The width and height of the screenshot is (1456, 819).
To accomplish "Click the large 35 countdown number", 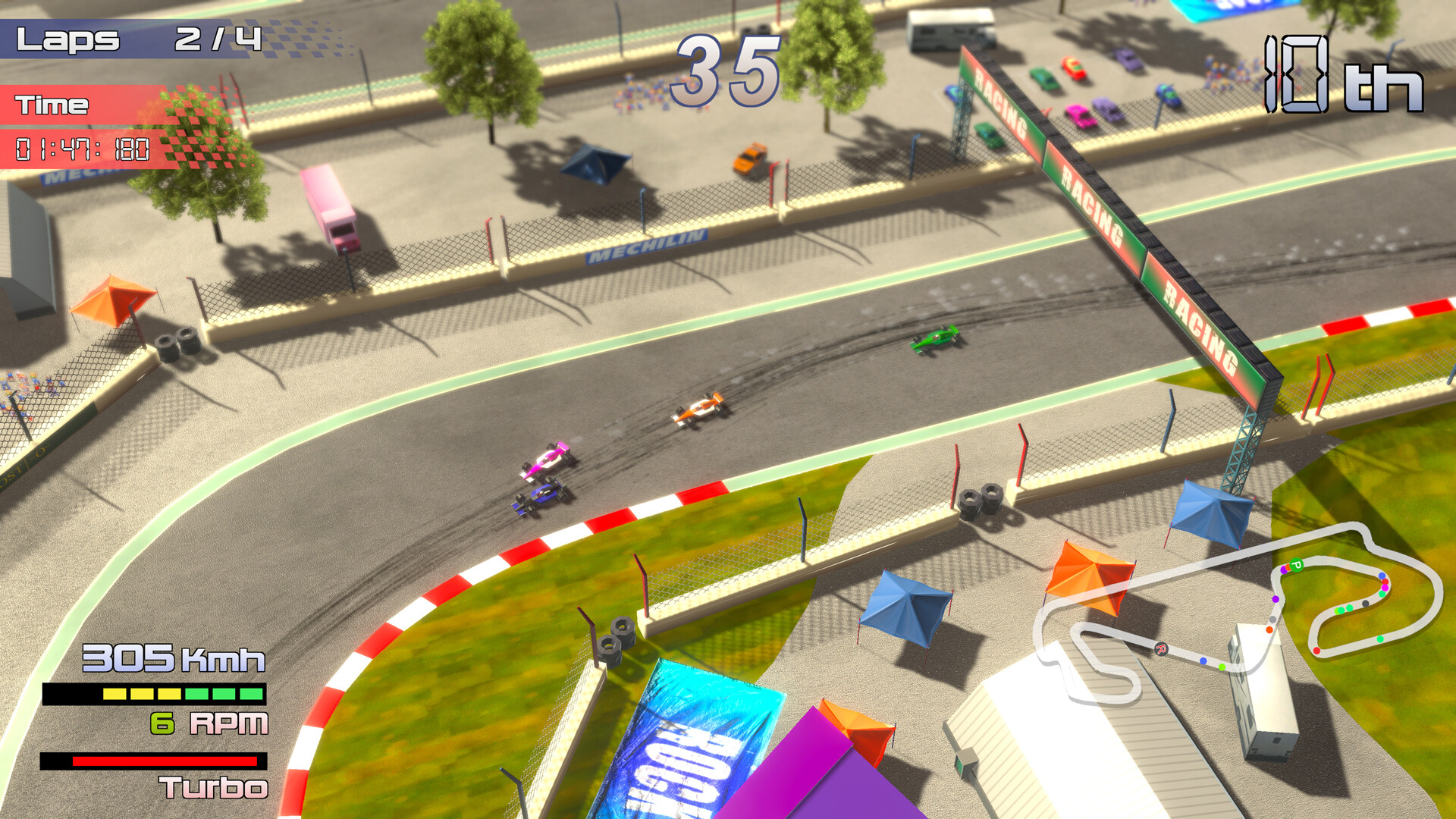I will (x=726, y=72).
